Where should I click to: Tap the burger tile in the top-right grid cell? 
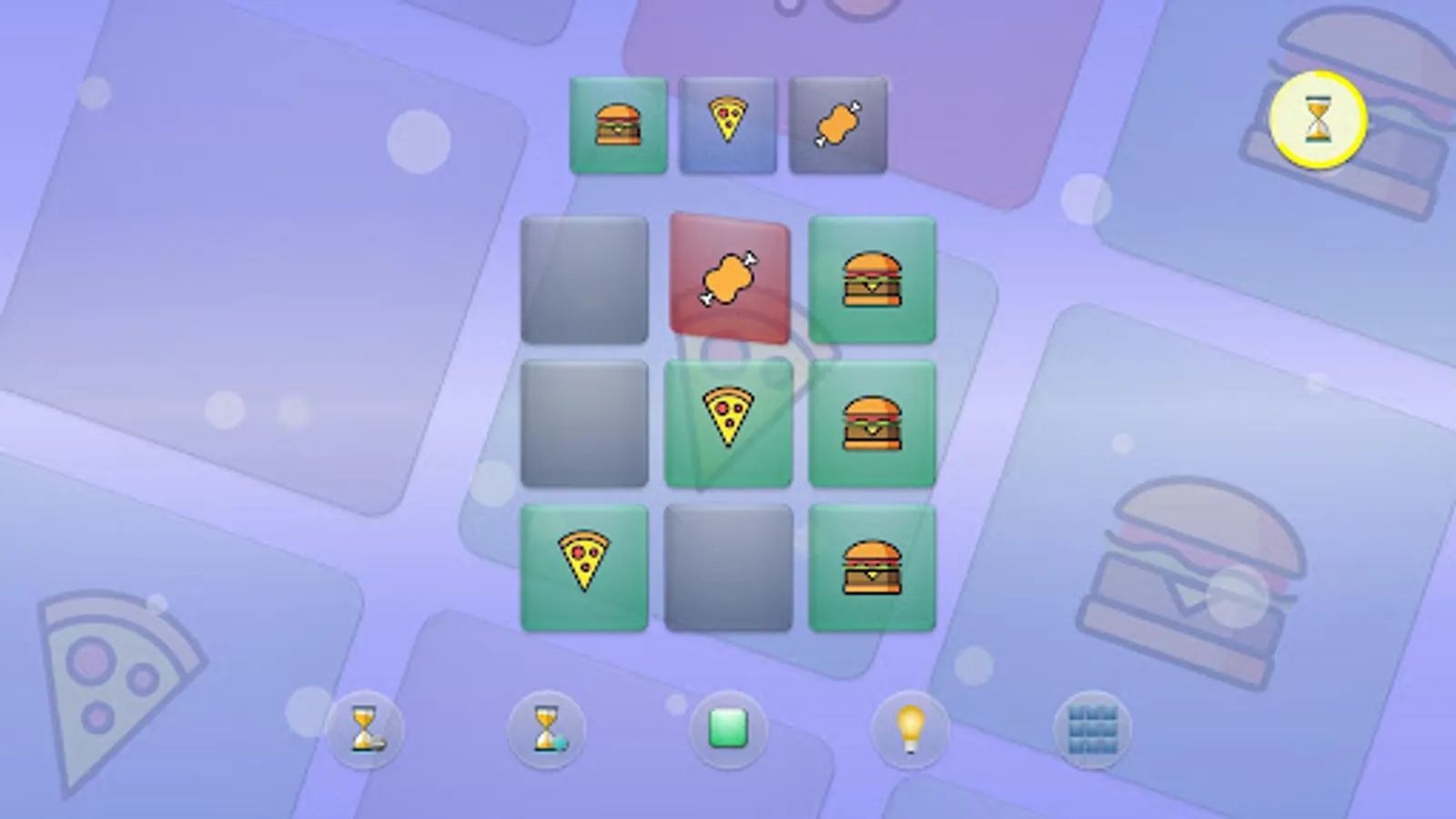pyautogui.click(x=872, y=279)
